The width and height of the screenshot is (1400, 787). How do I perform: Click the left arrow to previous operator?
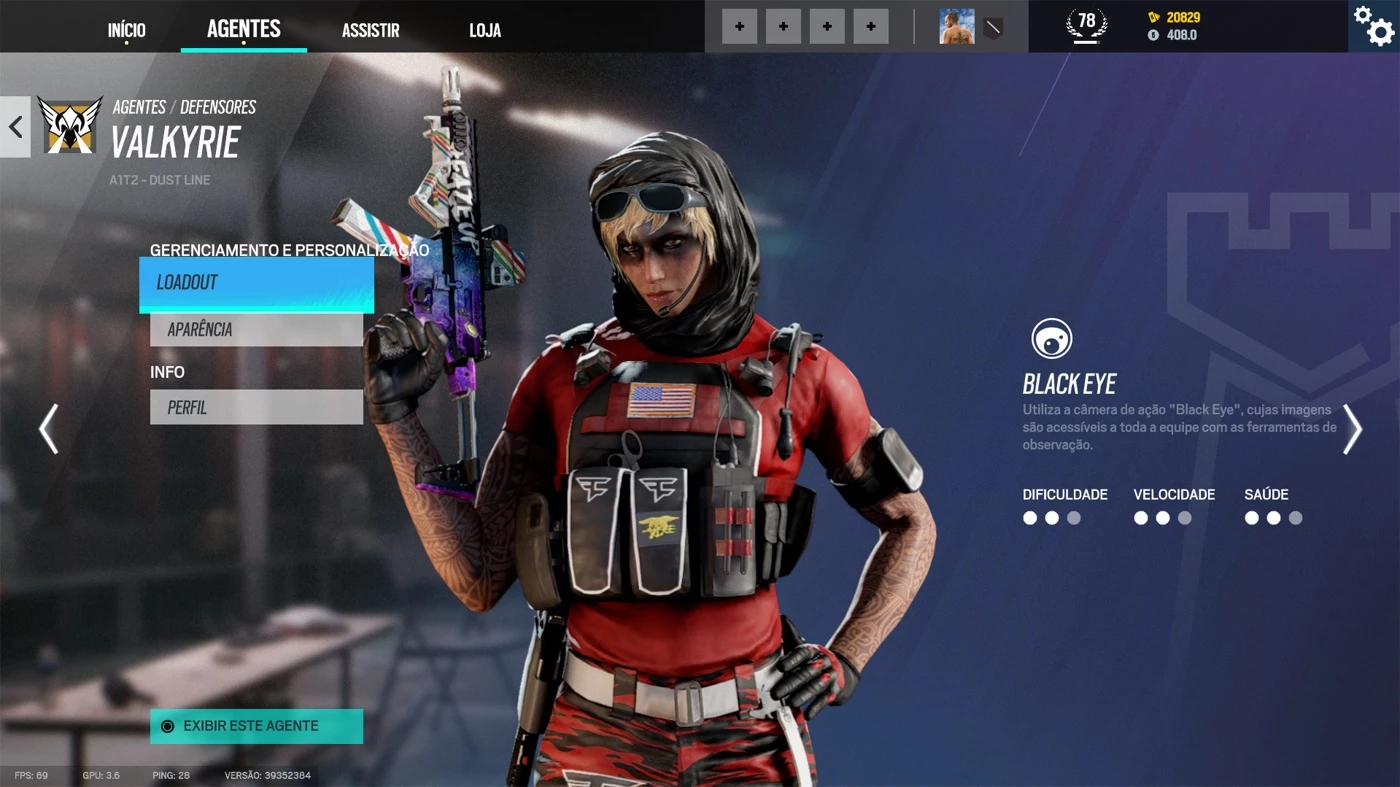pos(48,428)
